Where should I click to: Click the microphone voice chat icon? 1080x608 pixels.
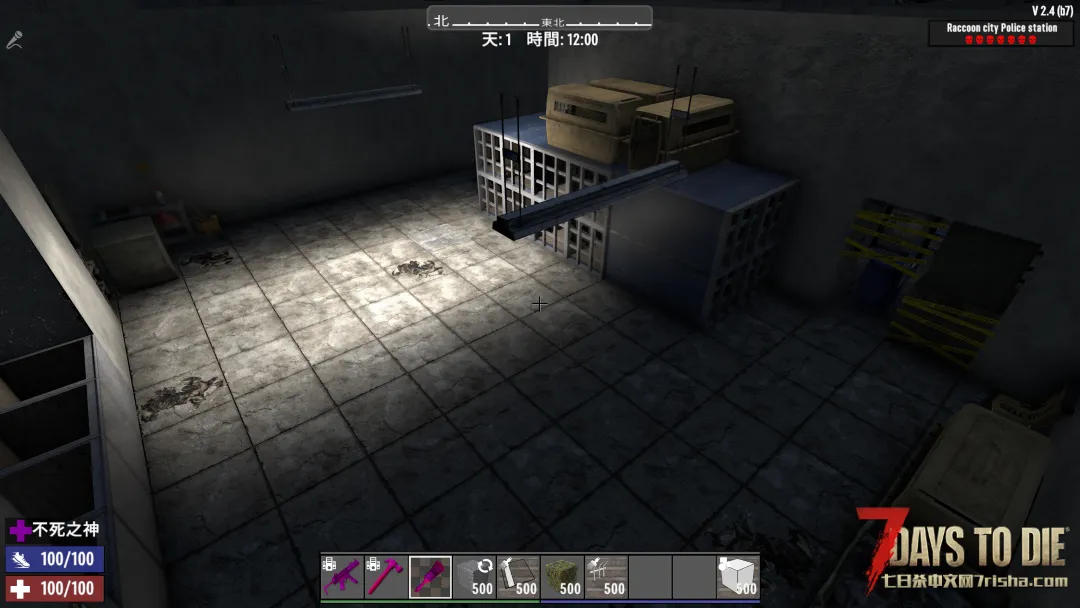pos(14,40)
